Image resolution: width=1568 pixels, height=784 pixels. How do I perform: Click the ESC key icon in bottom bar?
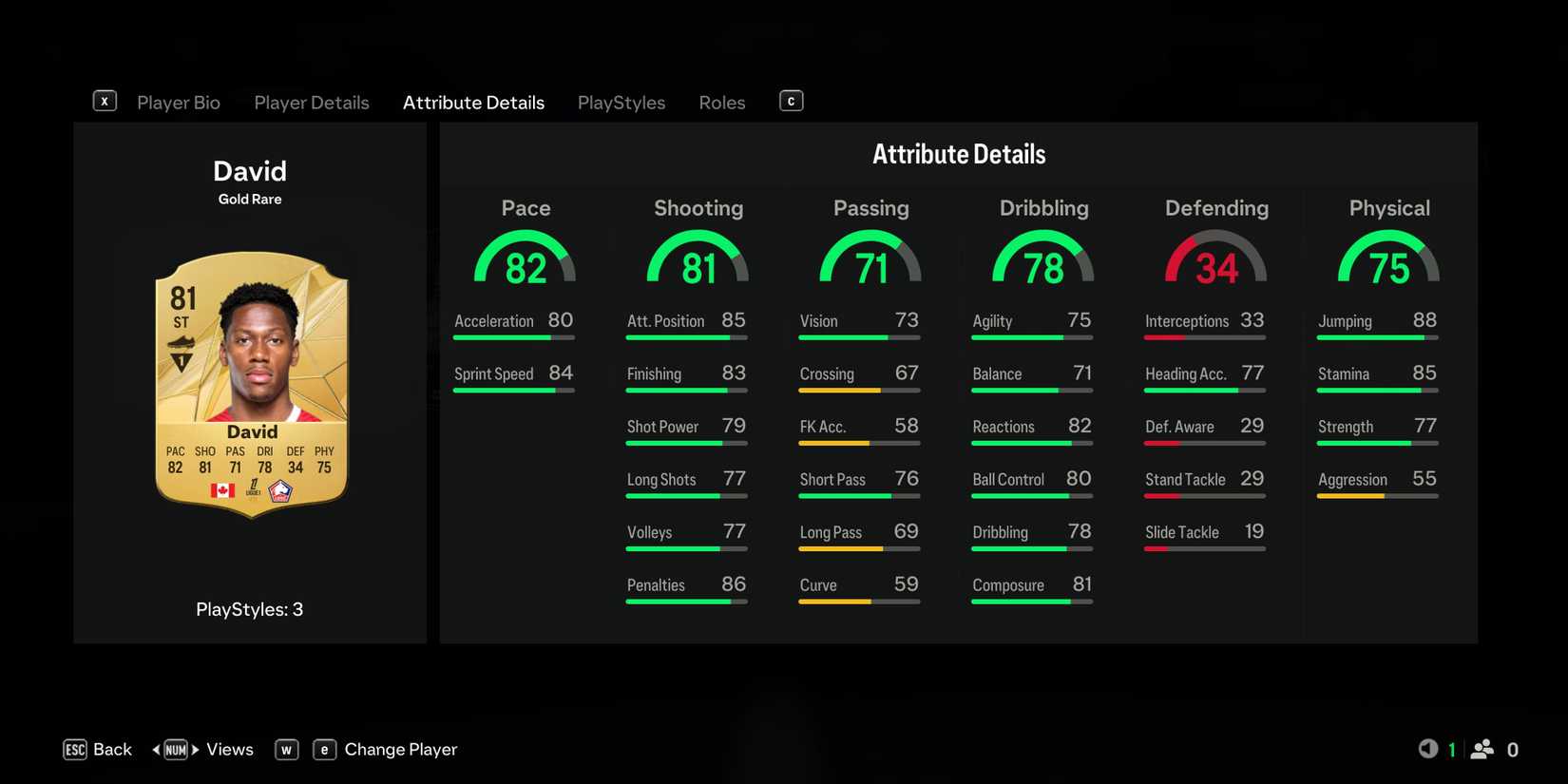pos(75,750)
